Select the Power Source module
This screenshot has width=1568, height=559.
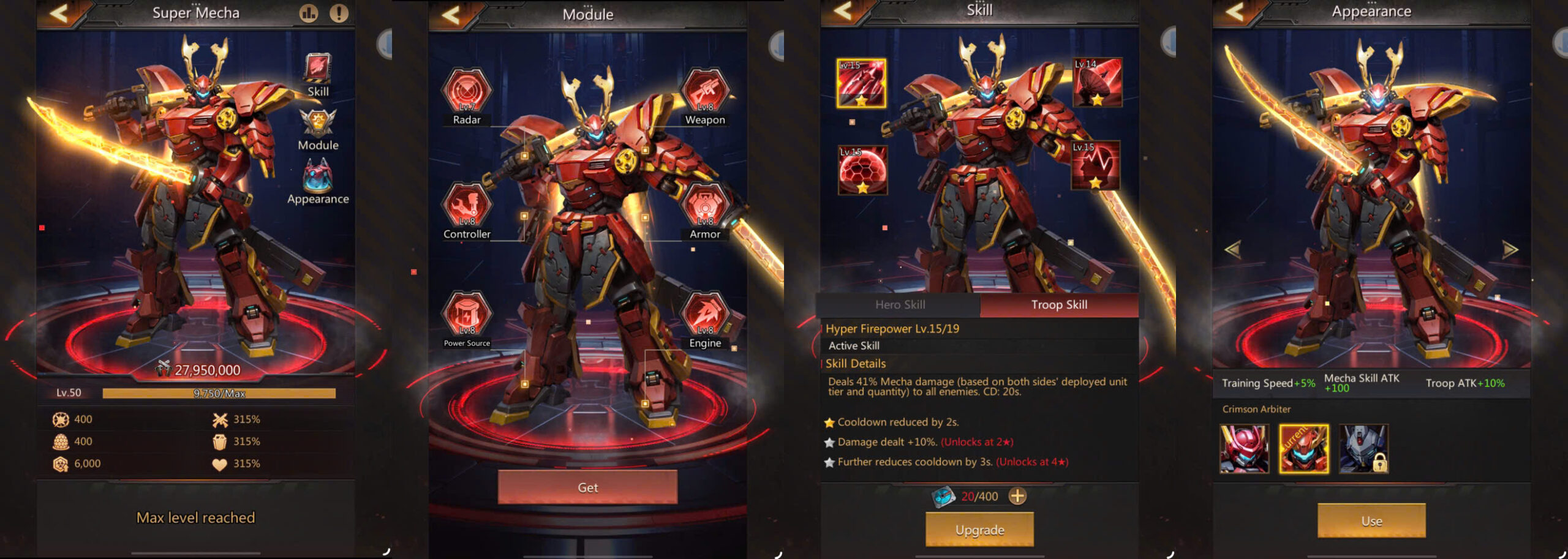click(467, 315)
